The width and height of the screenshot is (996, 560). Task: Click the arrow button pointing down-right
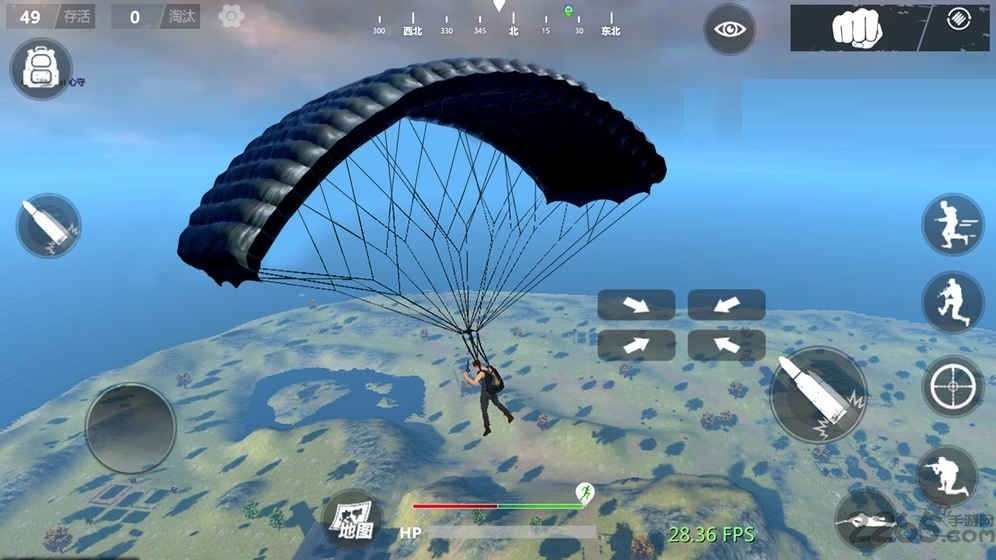pos(636,305)
